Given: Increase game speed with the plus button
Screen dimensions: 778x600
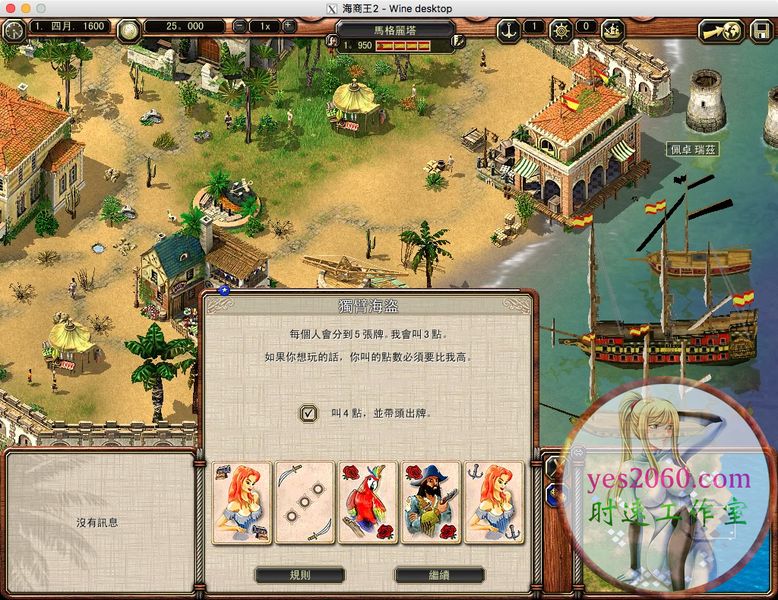Looking at the screenshot, I should (x=289, y=27).
